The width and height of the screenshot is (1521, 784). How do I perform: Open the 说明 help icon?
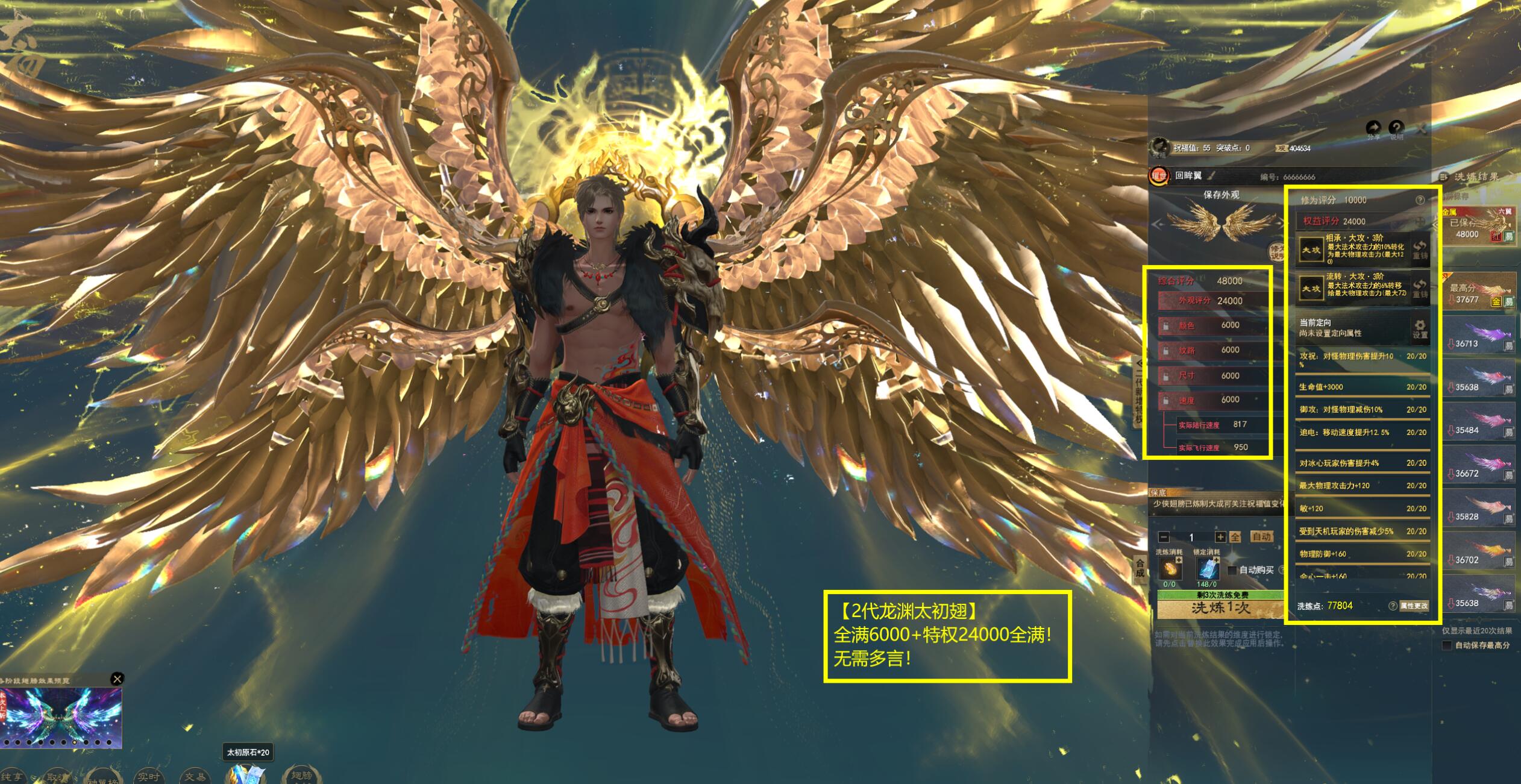point(1396,128)
